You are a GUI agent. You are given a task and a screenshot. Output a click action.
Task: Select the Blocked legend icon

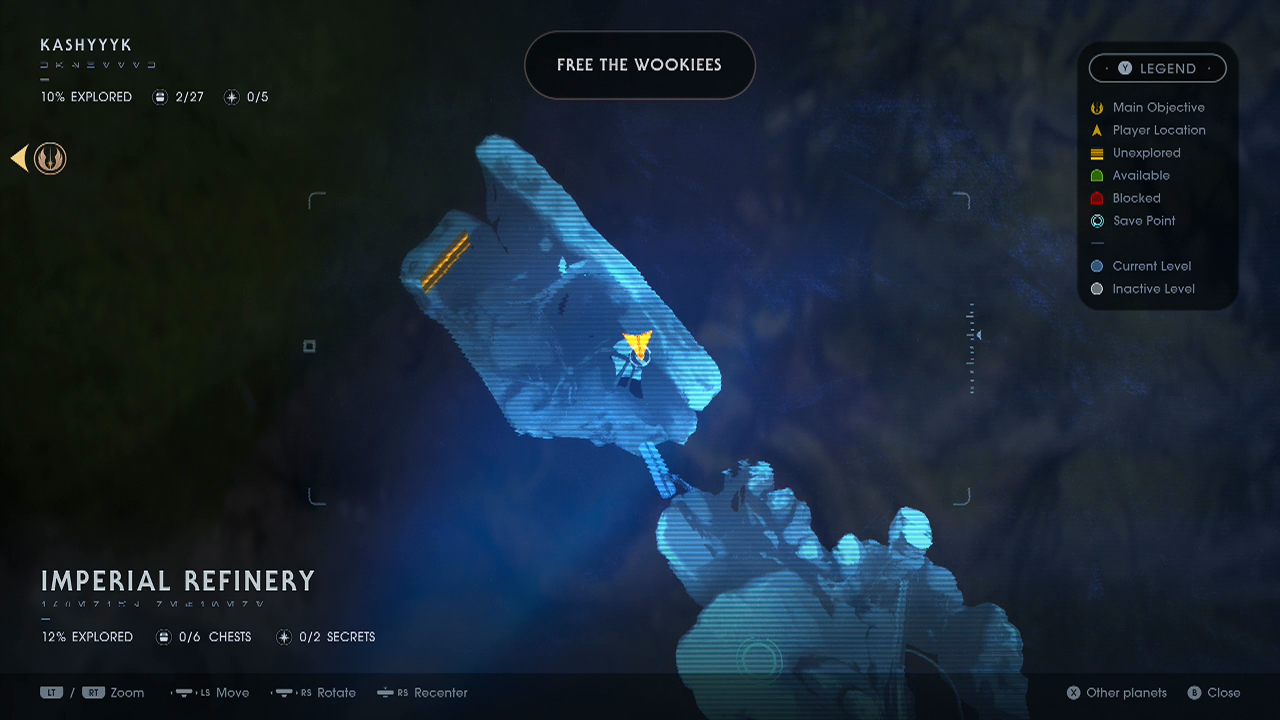(1096, 198)
